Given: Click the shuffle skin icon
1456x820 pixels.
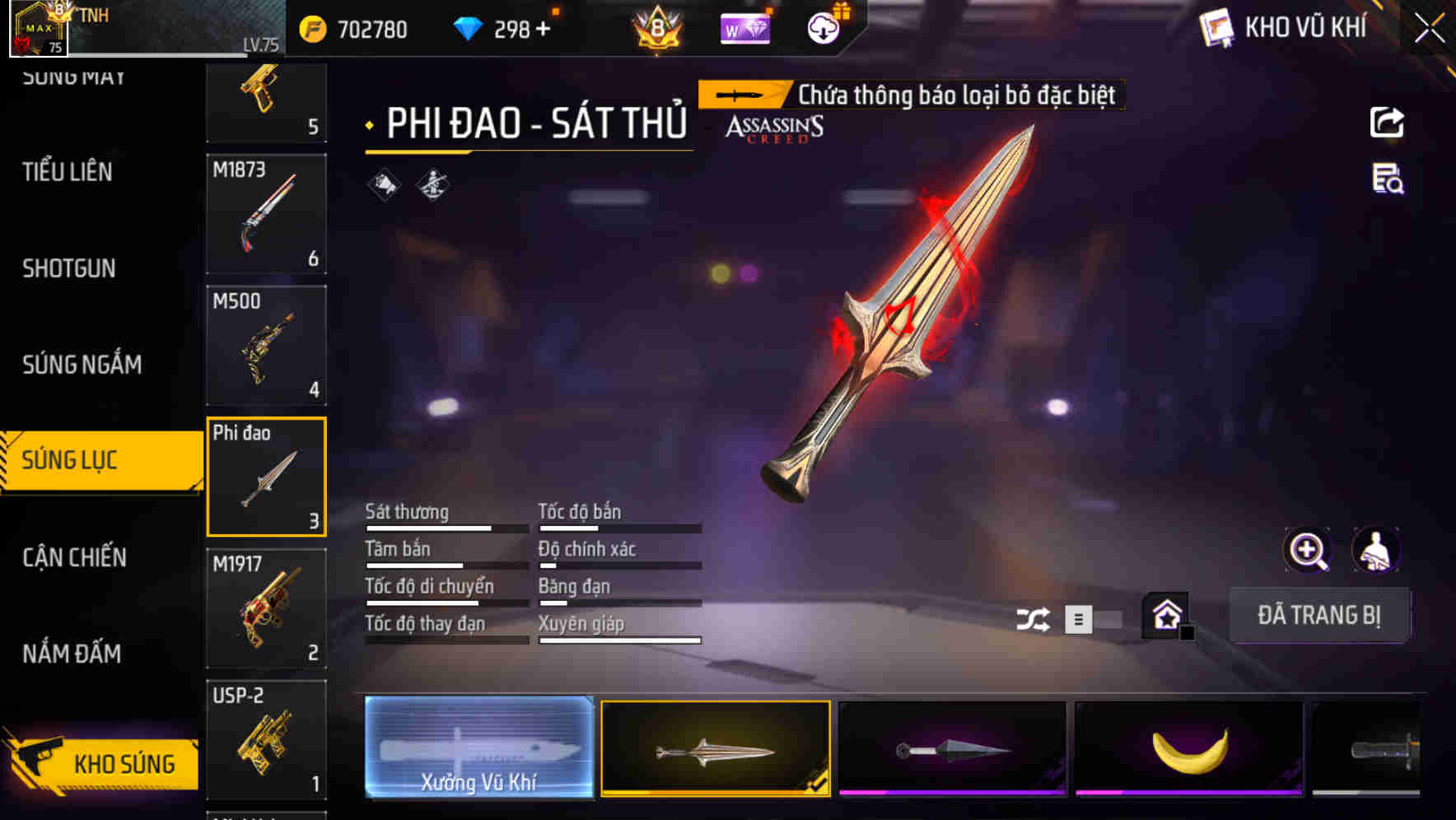Looking at the screenshot, I should point(1034,617).
